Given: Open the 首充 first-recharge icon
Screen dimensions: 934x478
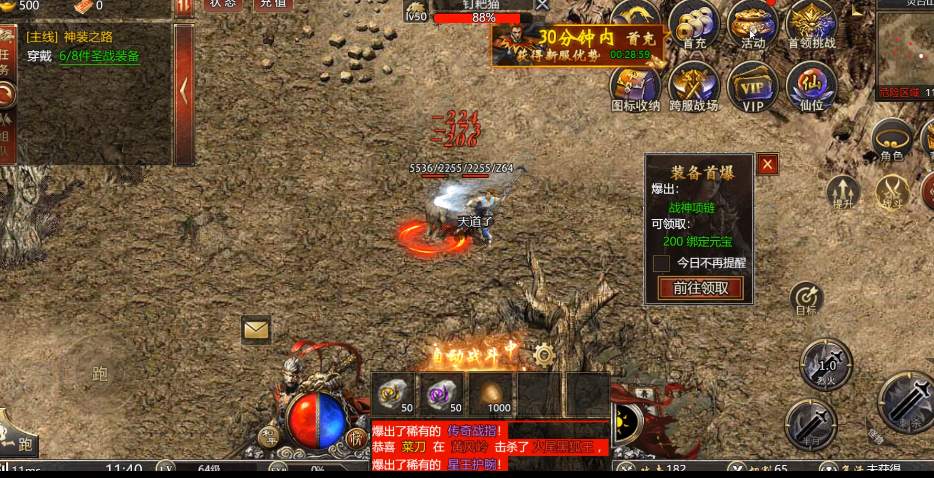Looking at the screenshot, I should [694, 23].
